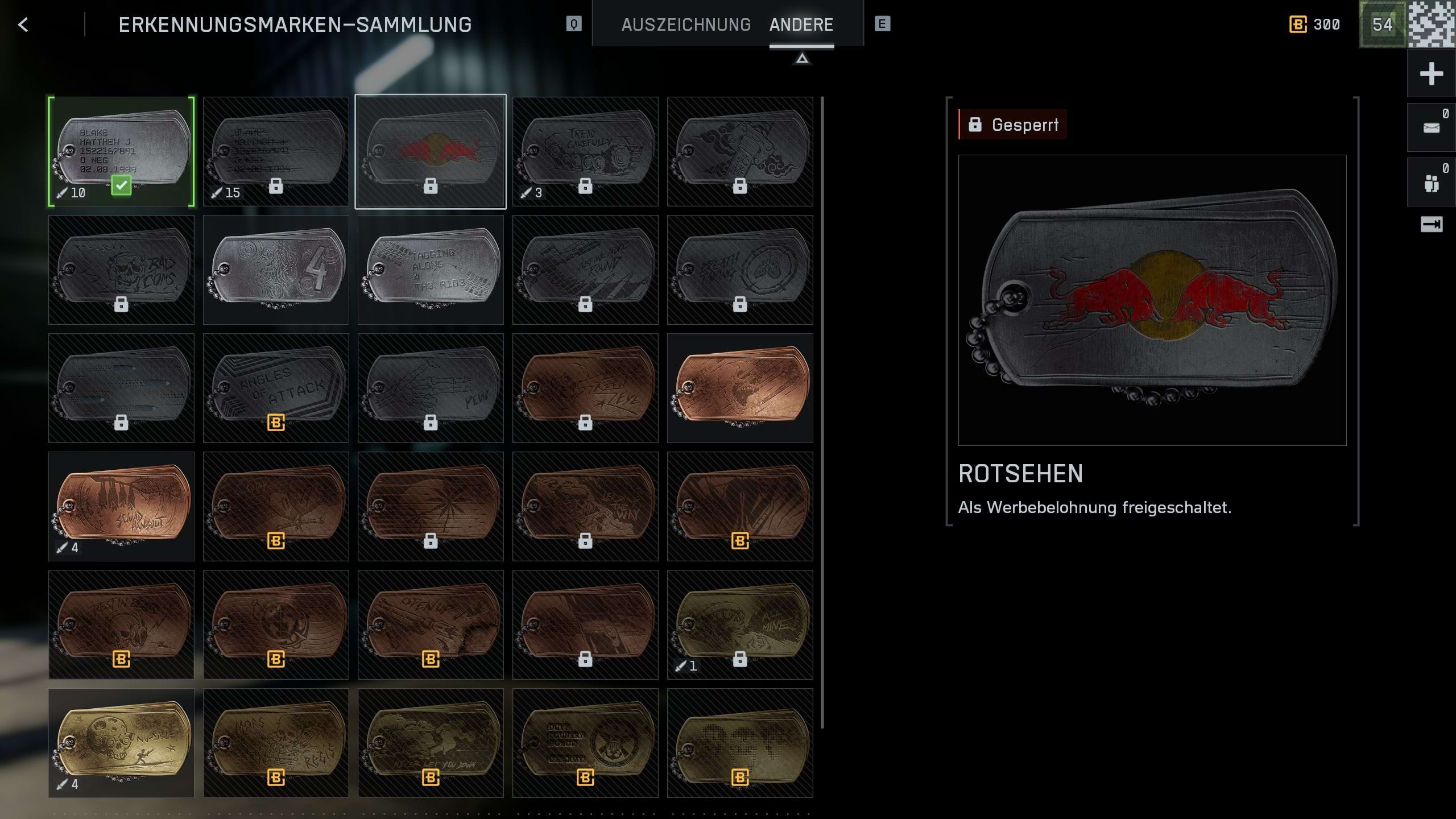Select the equipped Blake Matthew dog tag
The height and width of the screenshot is (819, 1456).
tap(121, 151)
